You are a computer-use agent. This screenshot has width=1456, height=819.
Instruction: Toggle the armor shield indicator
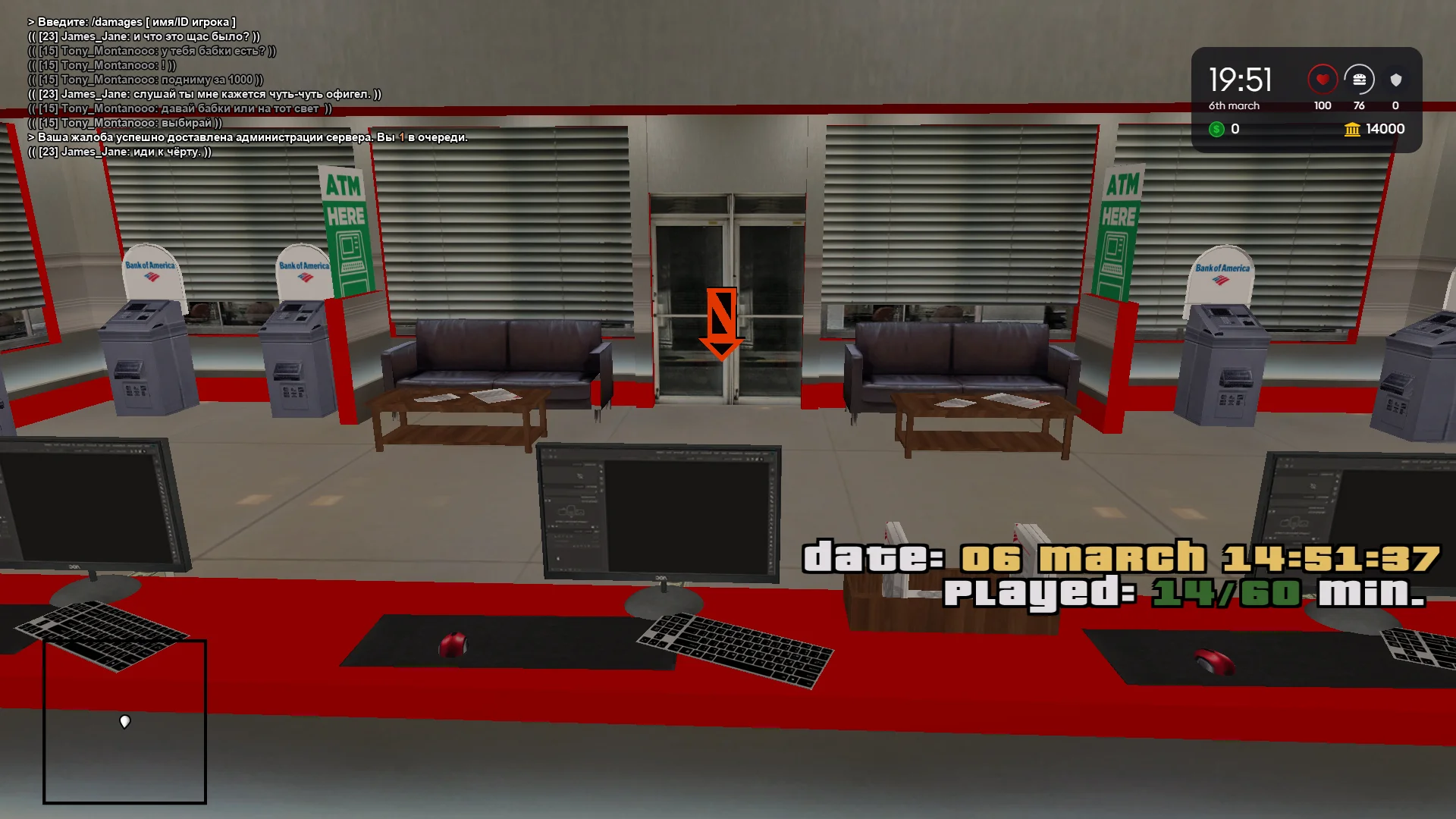point(1395,79)
